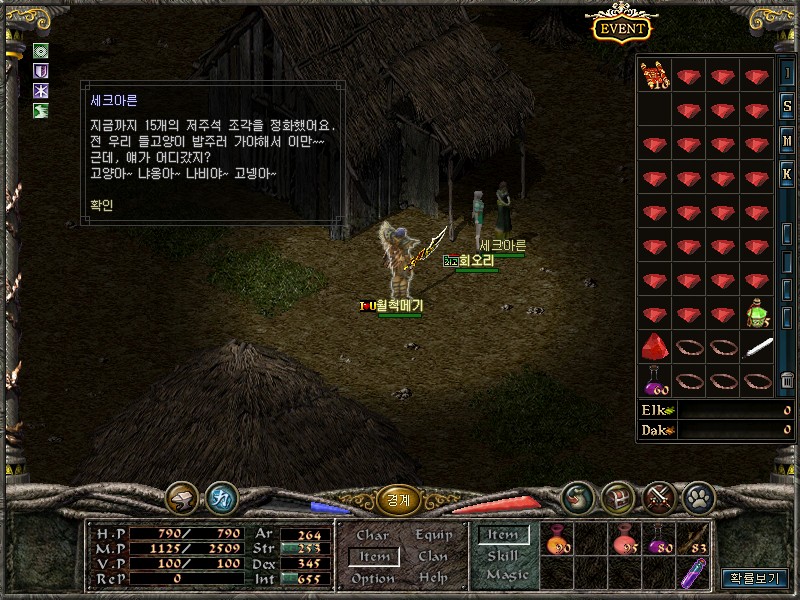Open the Help menu
This screenshot has height=600, width=800.
433,578
